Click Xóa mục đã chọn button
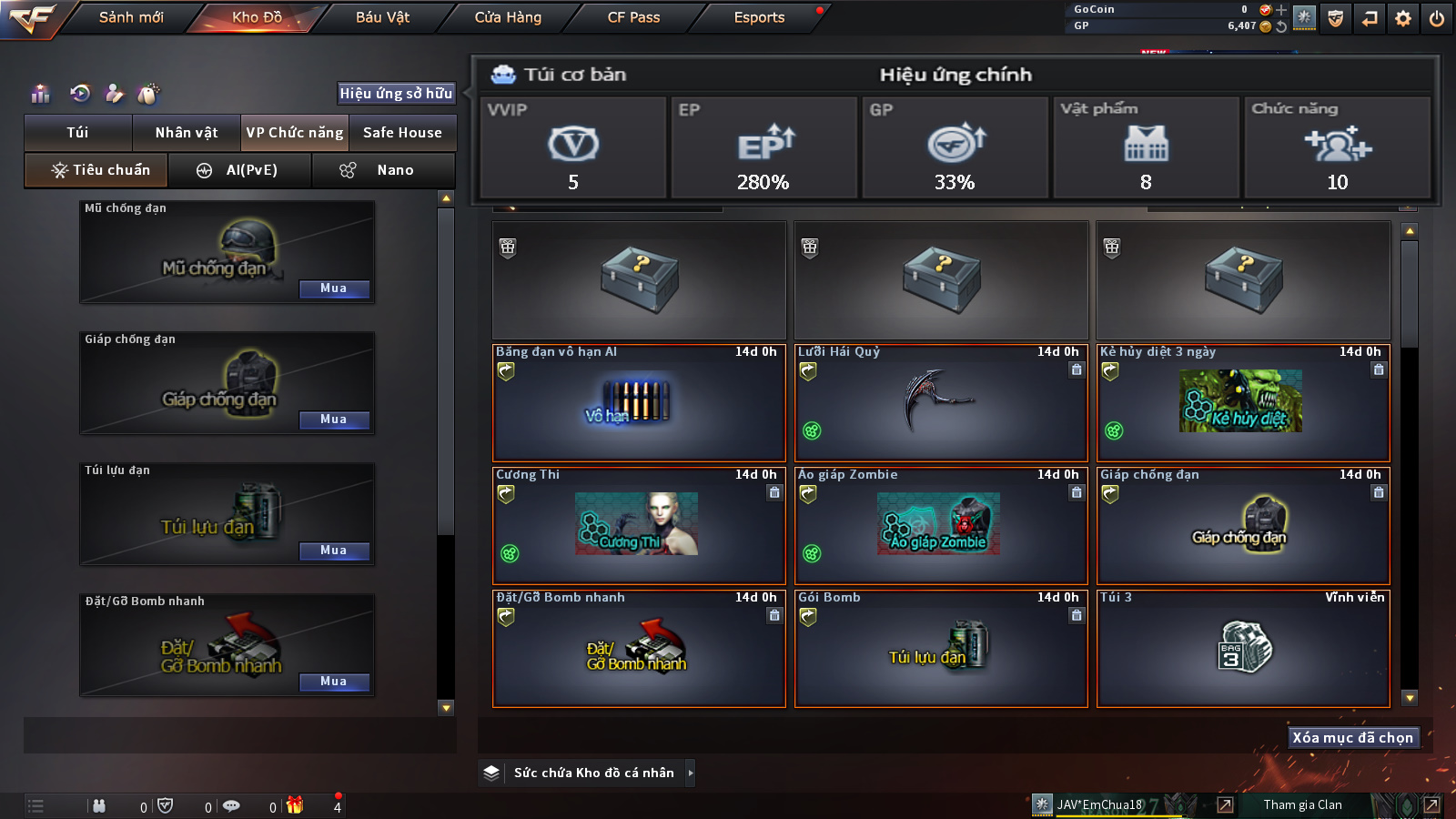The width and height of the screenshot is (1456, 819). 1352,738
